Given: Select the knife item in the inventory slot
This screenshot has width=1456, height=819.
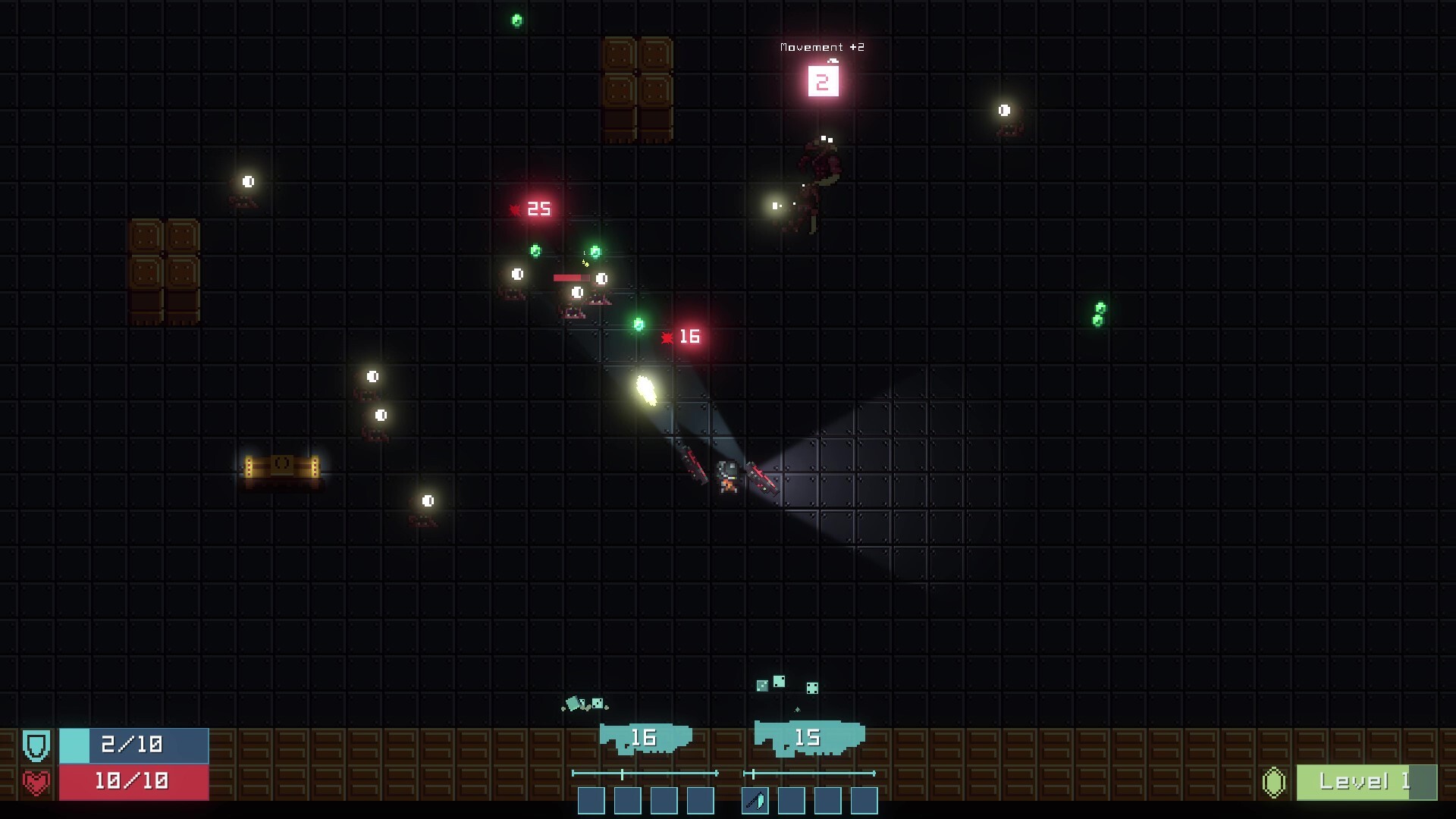Looking at the screenshot, I should click(x=756, y=800).
